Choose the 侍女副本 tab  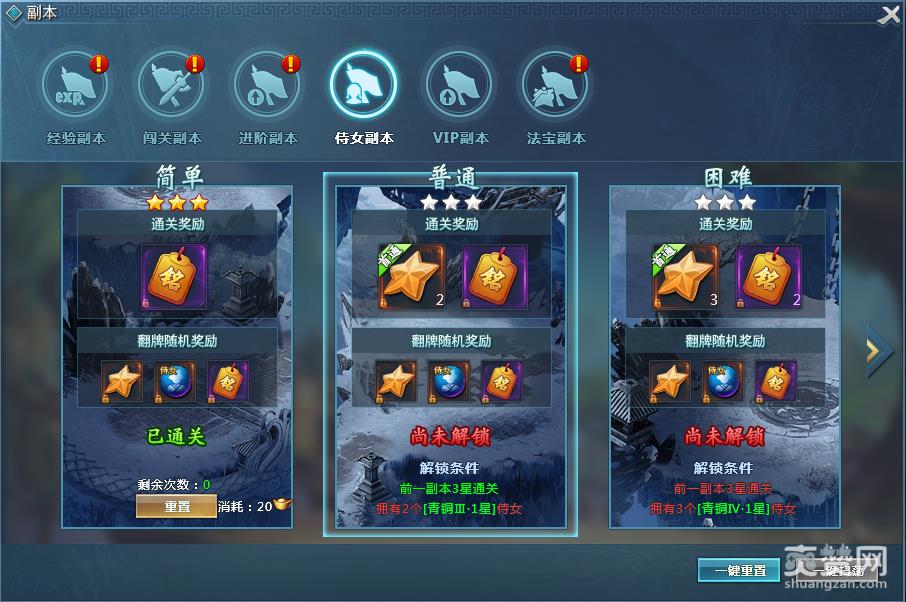point(363,86)
